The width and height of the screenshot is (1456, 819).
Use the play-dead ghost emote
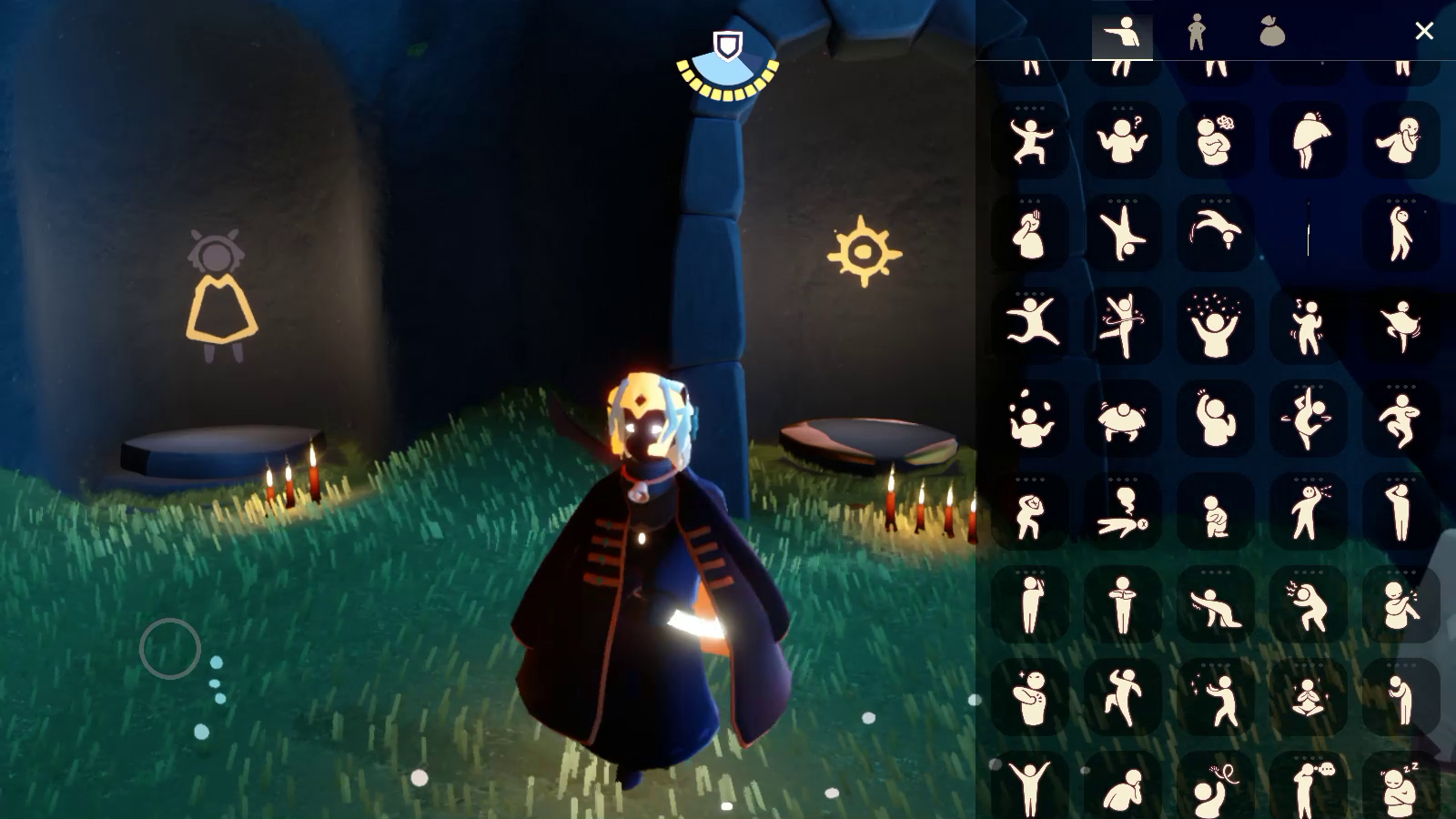[x=1122, y=513]
